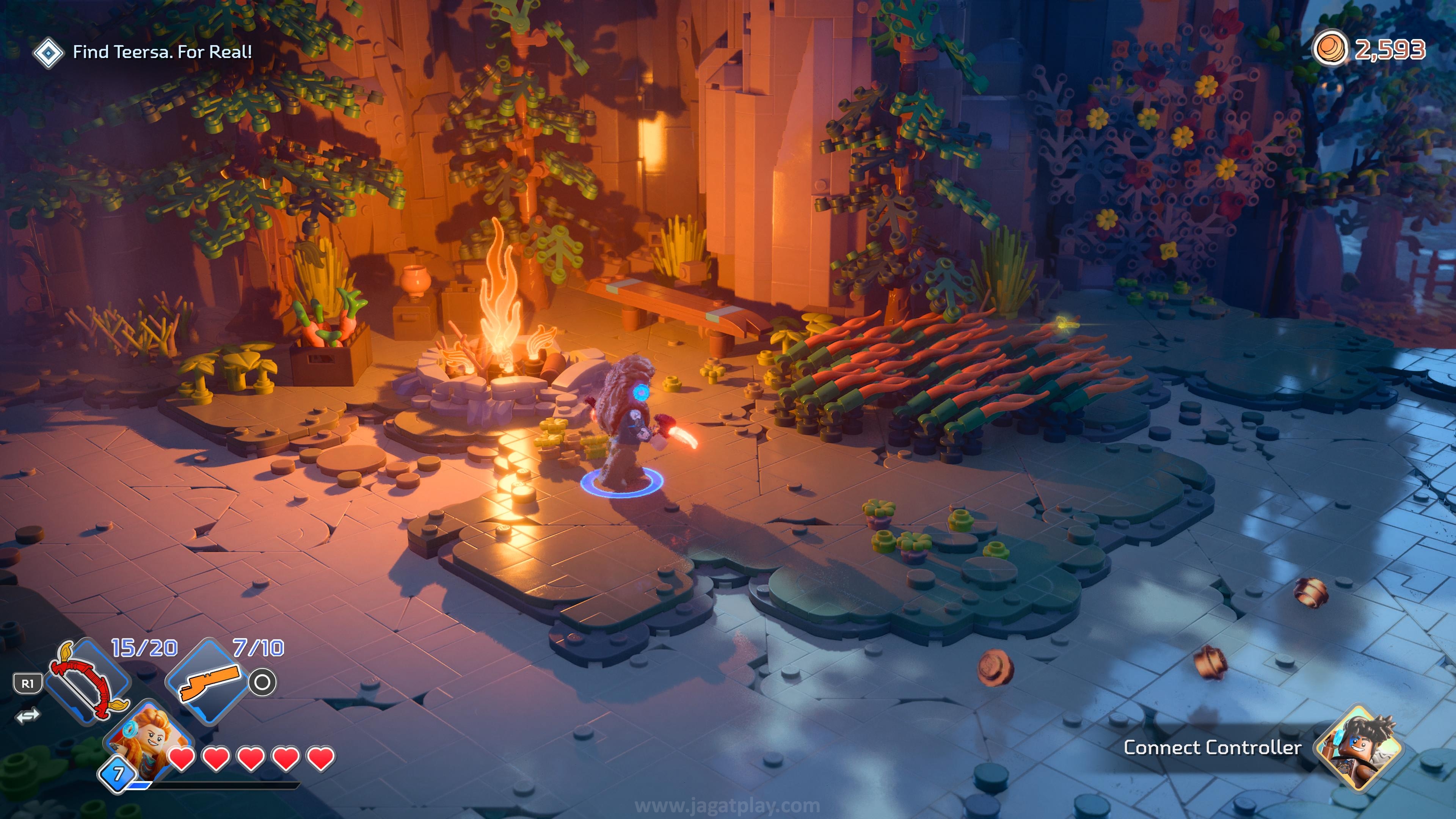Image resolution: width=1456 pixels, height=819 pixels.
Task: Click the boltblaster ammo counter 7/10
Action: pyautogui.click(x=257, y=648)
